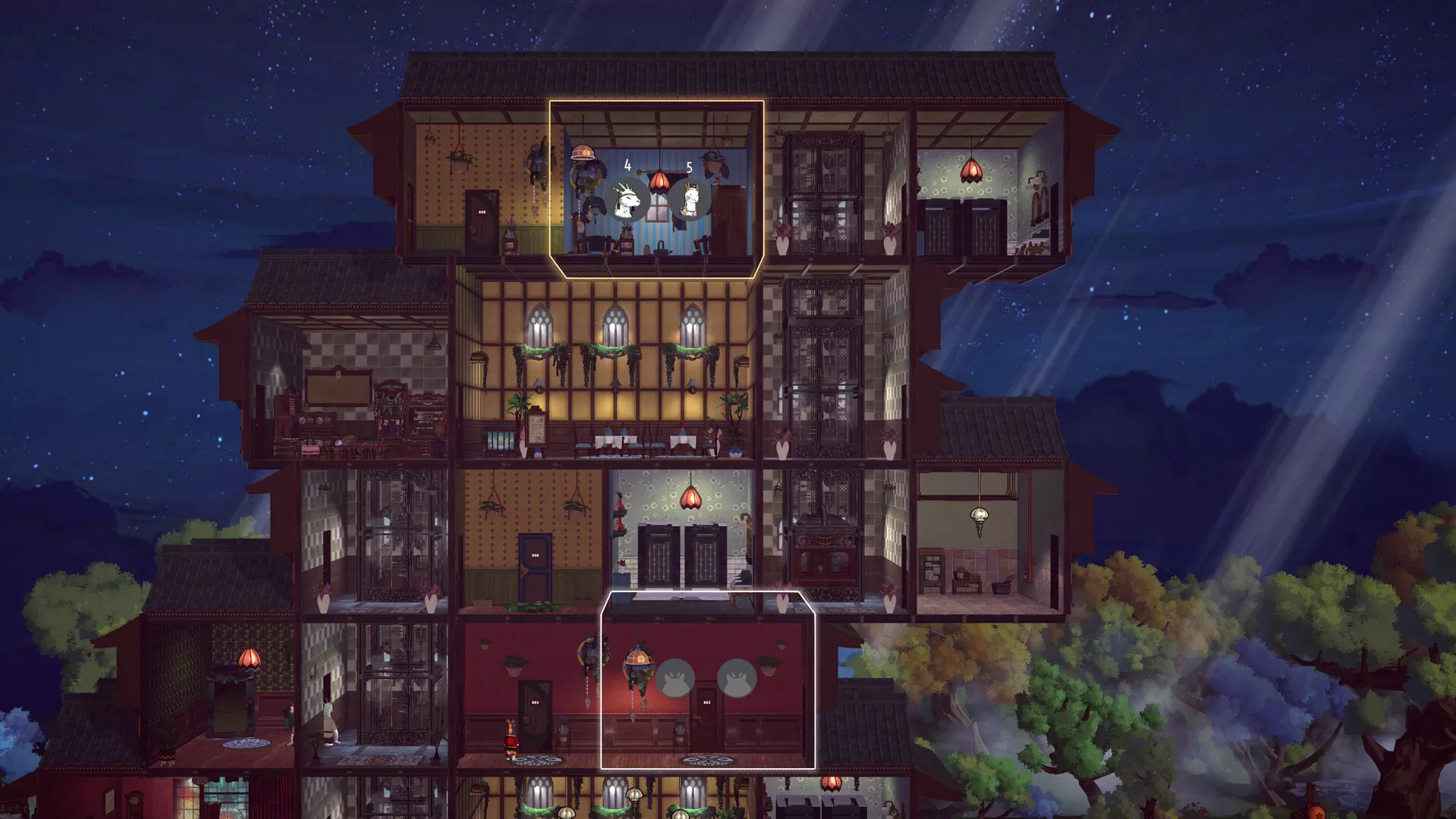The width and height of the screenshot is (1456, 819).
Task: Select the bellhop in the red uniform
Action: point(511,739)
